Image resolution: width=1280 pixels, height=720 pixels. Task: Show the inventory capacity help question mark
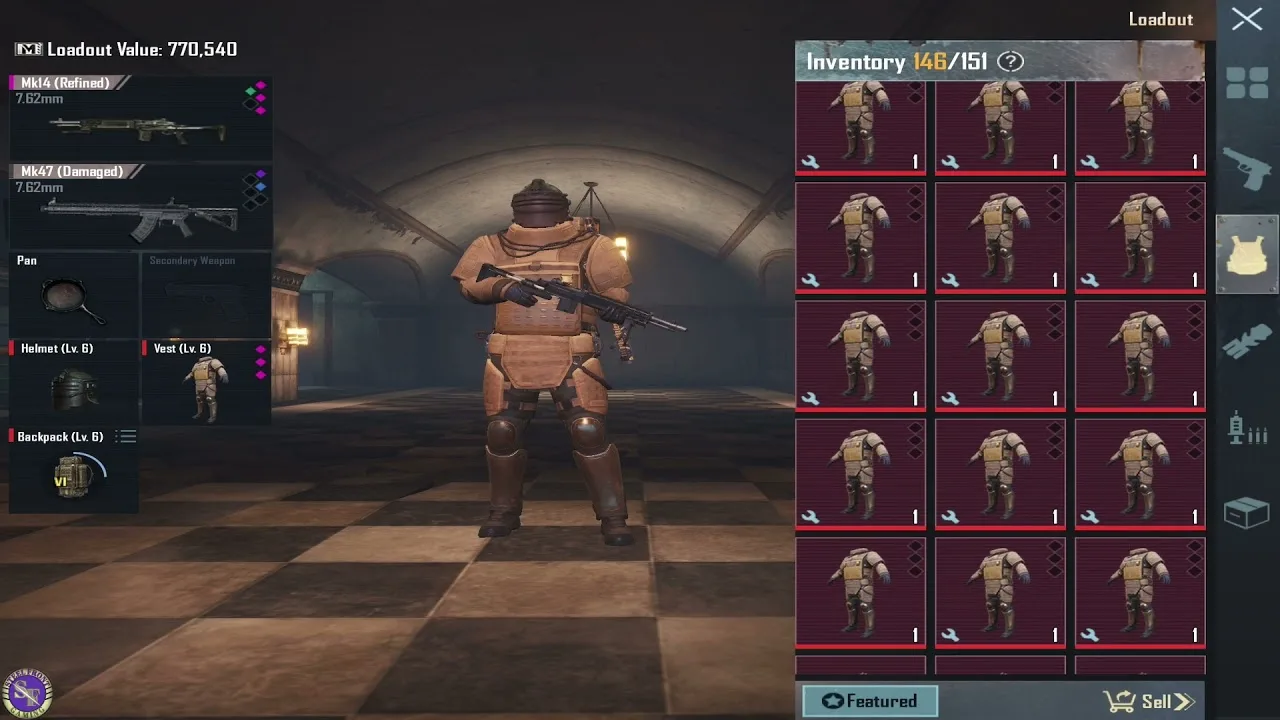(1011, 62)
